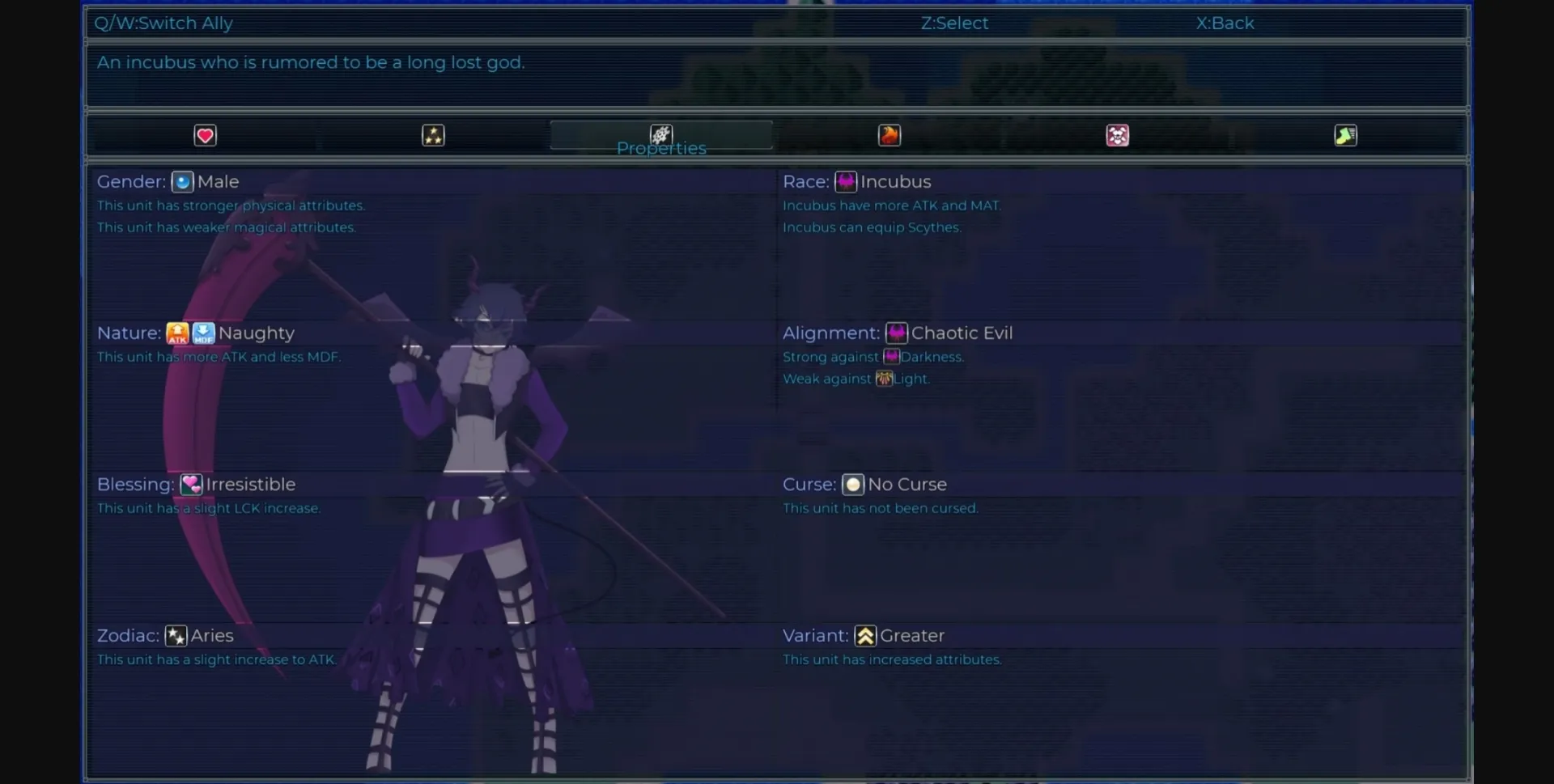Image resolution: width=1554 pixels, height=784 pixels.
Task: Select the Zodiac: Aries property
Action: (x=166, y=636)
